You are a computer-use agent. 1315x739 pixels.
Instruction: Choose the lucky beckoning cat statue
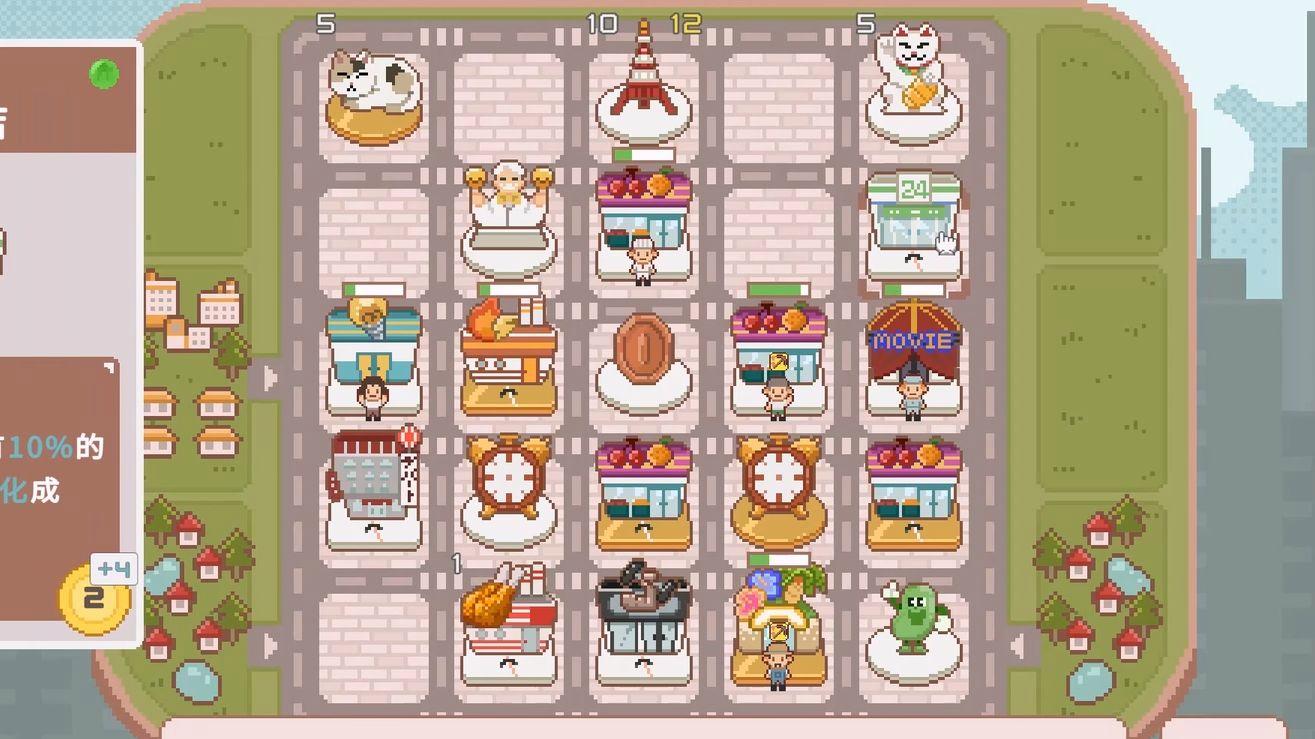(x=912, y=92)
